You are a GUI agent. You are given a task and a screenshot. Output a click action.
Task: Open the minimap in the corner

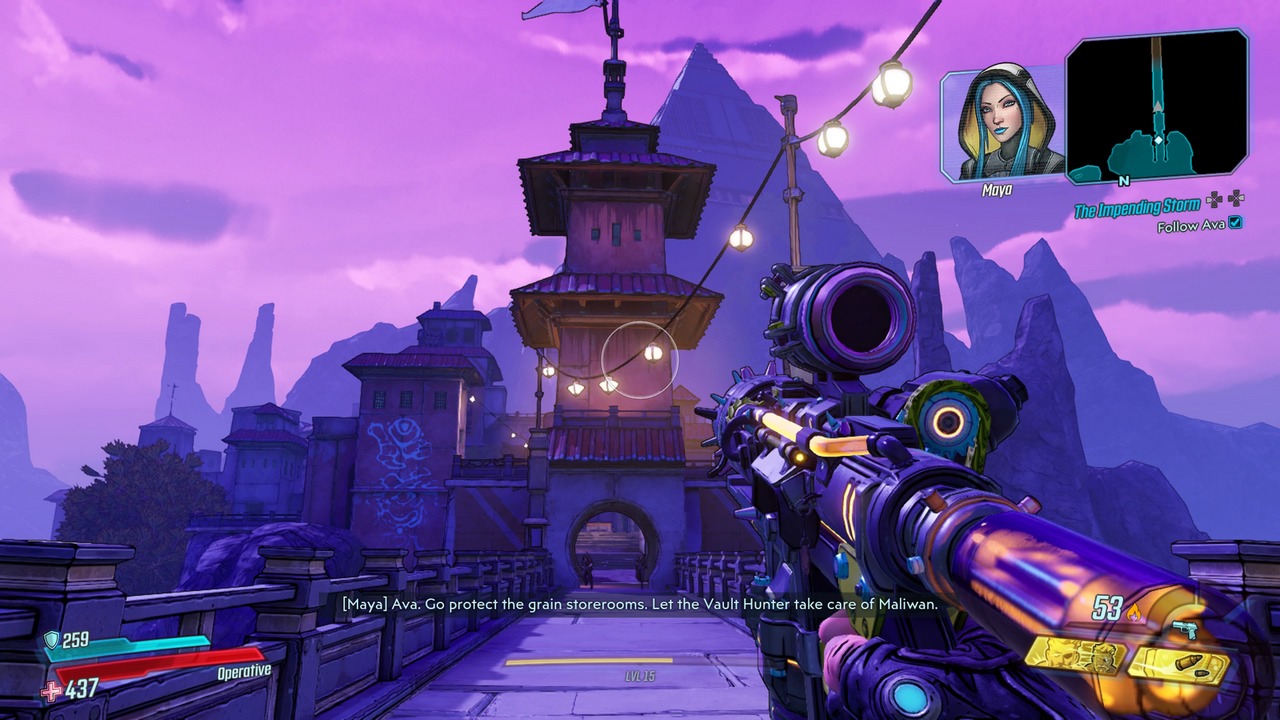pyautogui.click(x=1157, y=107)
